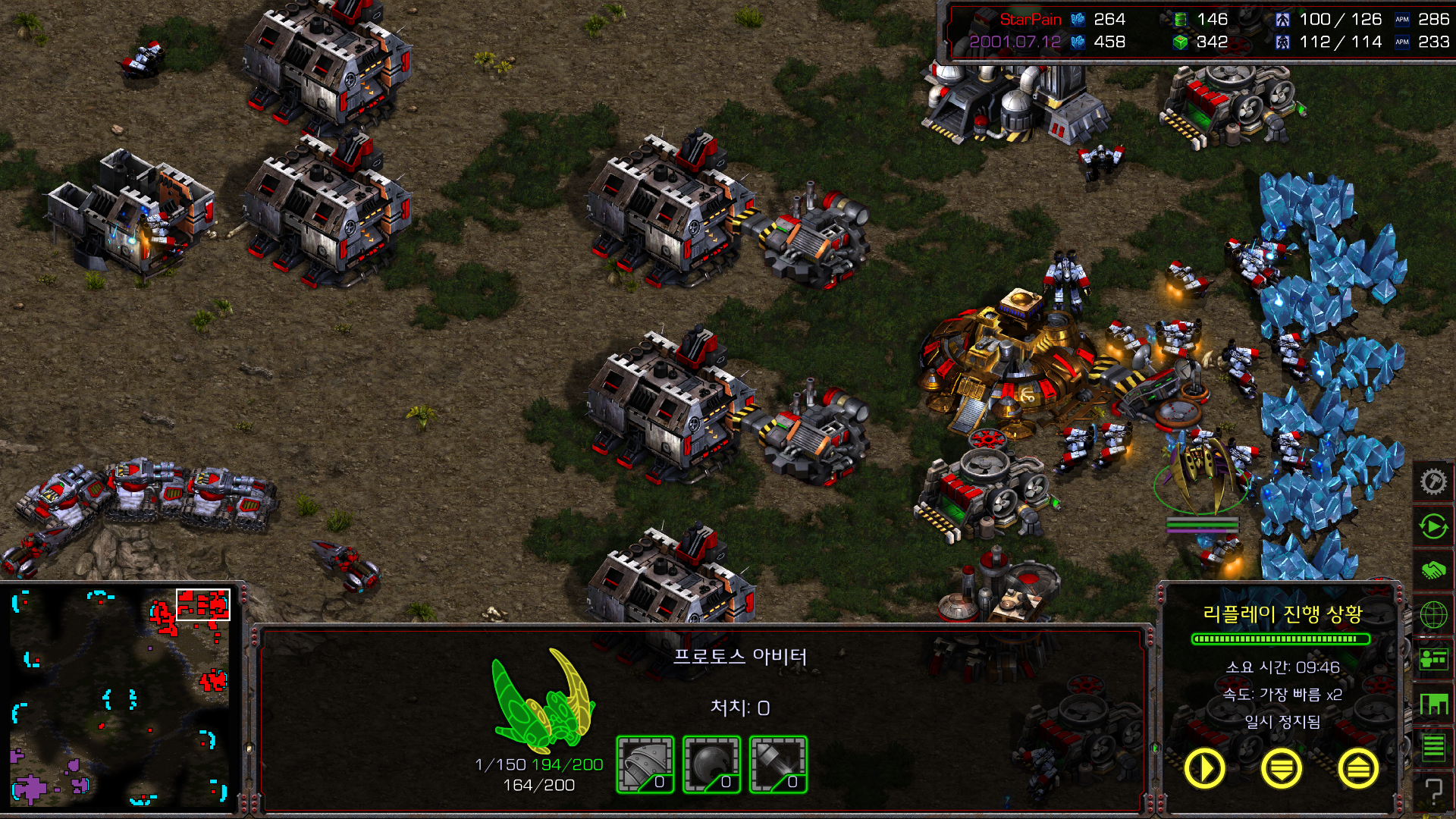Open the question mark help button
1456x819 pixels.
click(1432, 791)
